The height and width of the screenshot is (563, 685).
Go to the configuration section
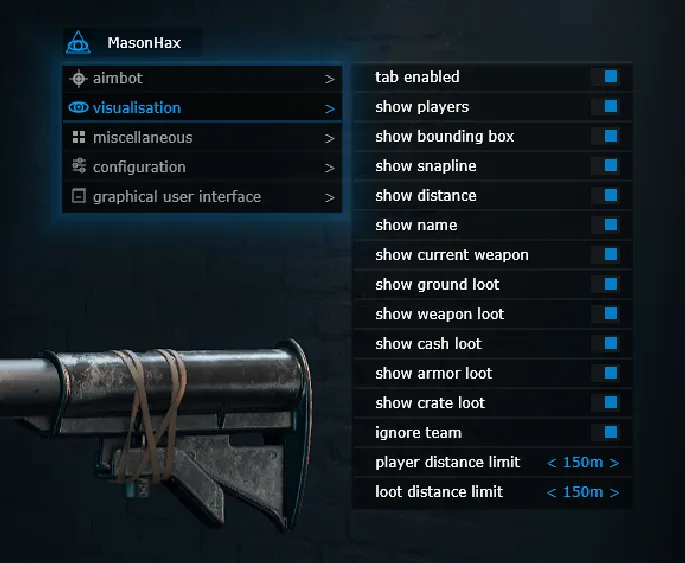[200, 167]
